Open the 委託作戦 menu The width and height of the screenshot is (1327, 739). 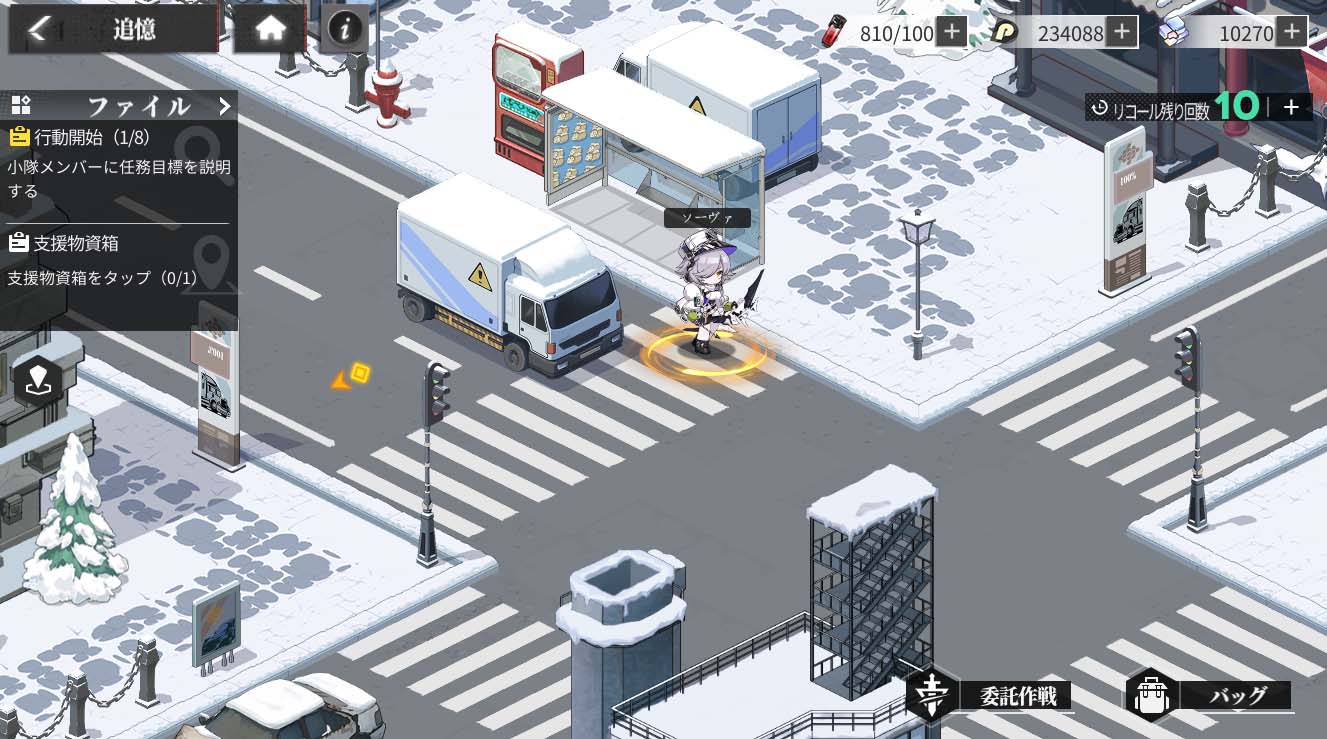pos(992,695)
